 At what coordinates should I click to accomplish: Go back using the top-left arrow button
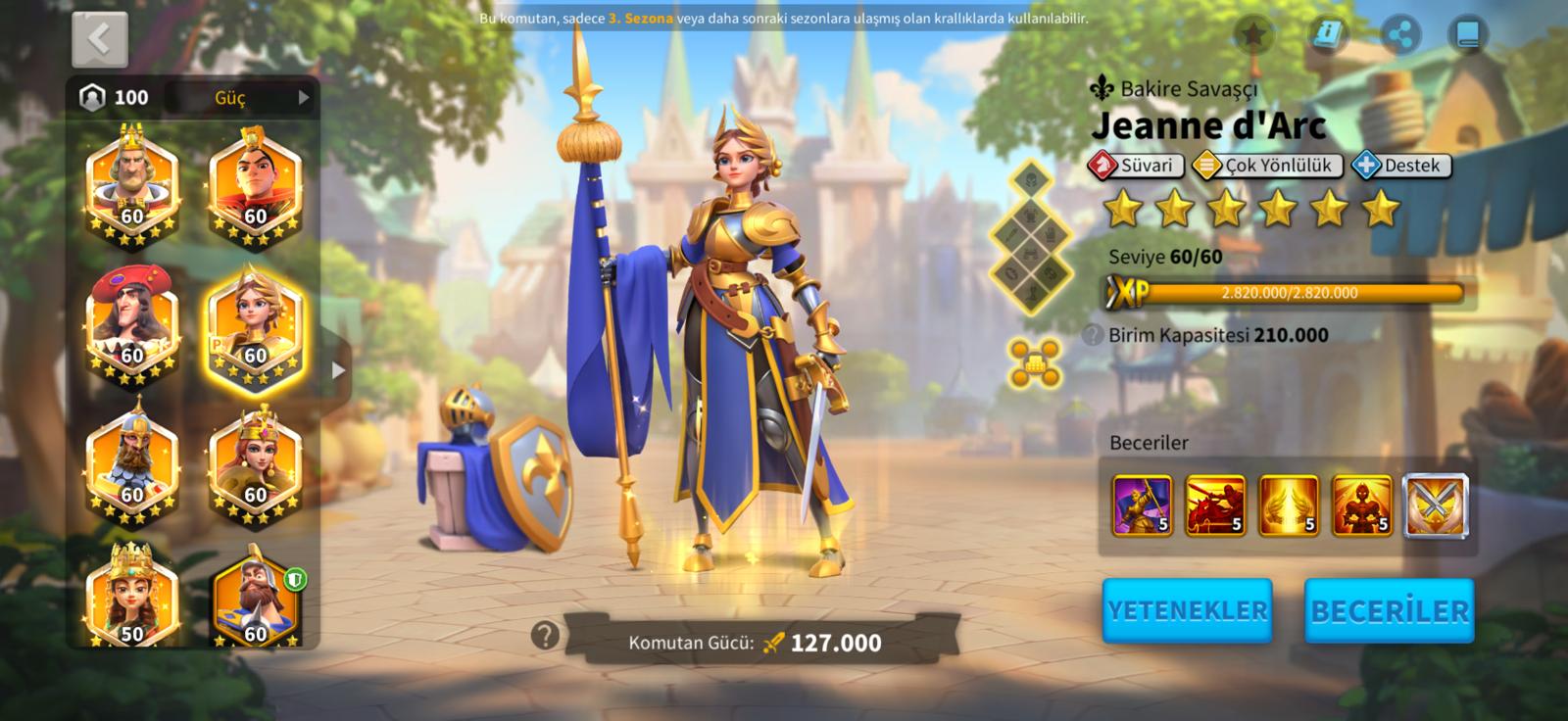point(99,40)
